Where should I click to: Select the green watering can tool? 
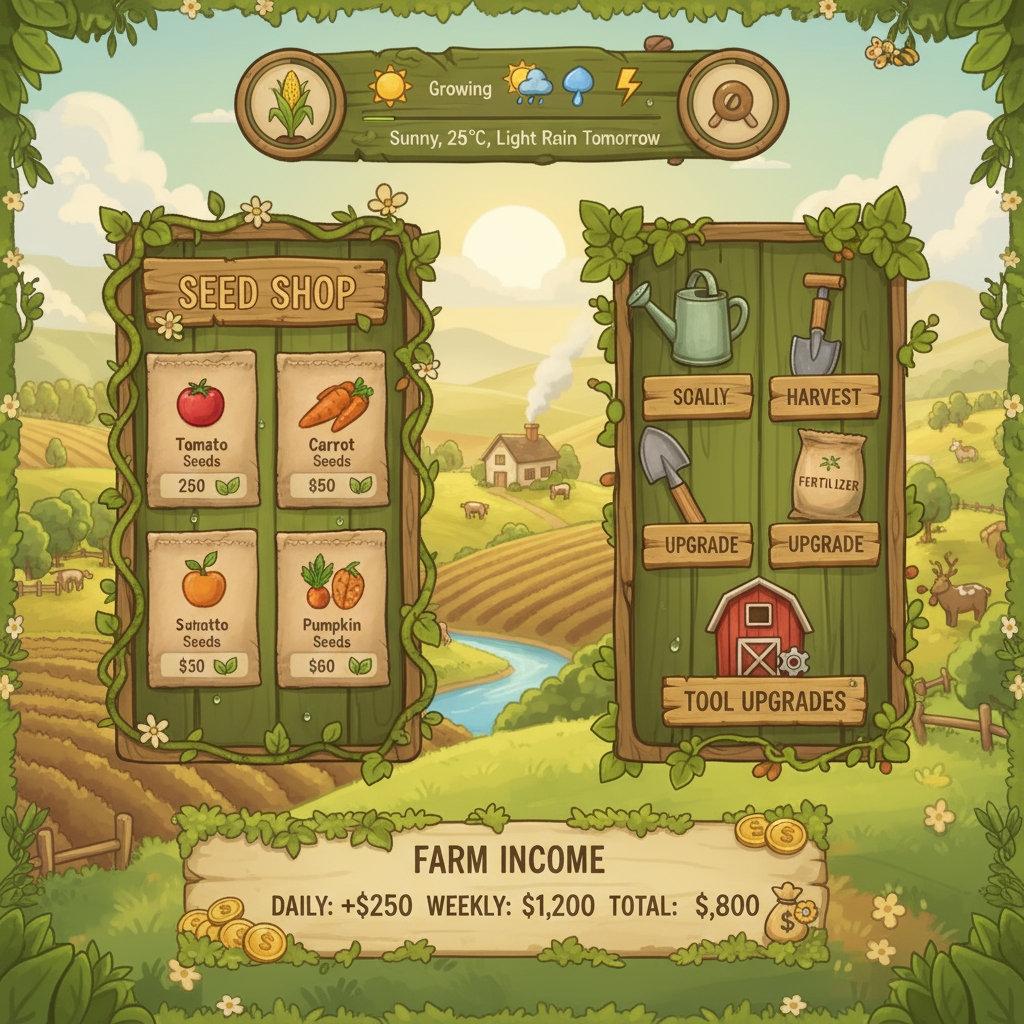(693, 320)
